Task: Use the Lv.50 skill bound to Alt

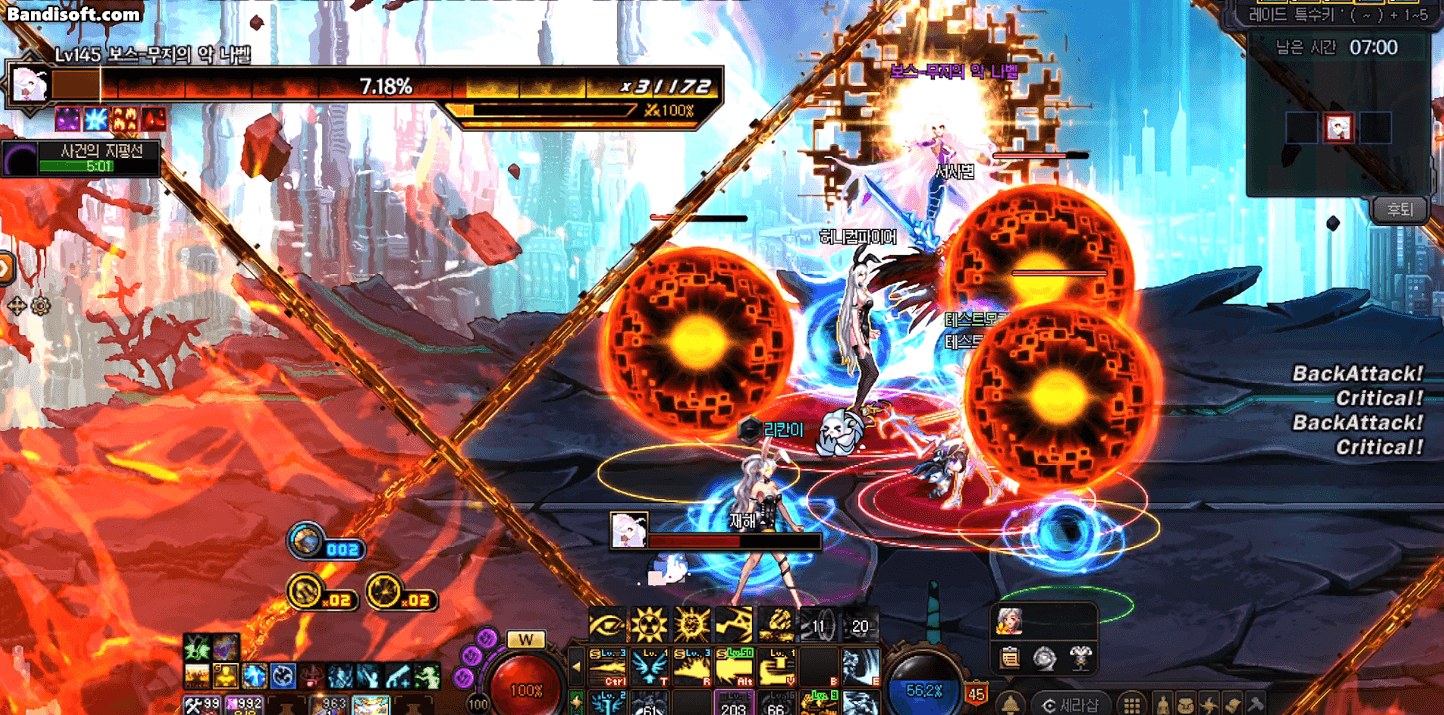Action: [x=734, y=666]
